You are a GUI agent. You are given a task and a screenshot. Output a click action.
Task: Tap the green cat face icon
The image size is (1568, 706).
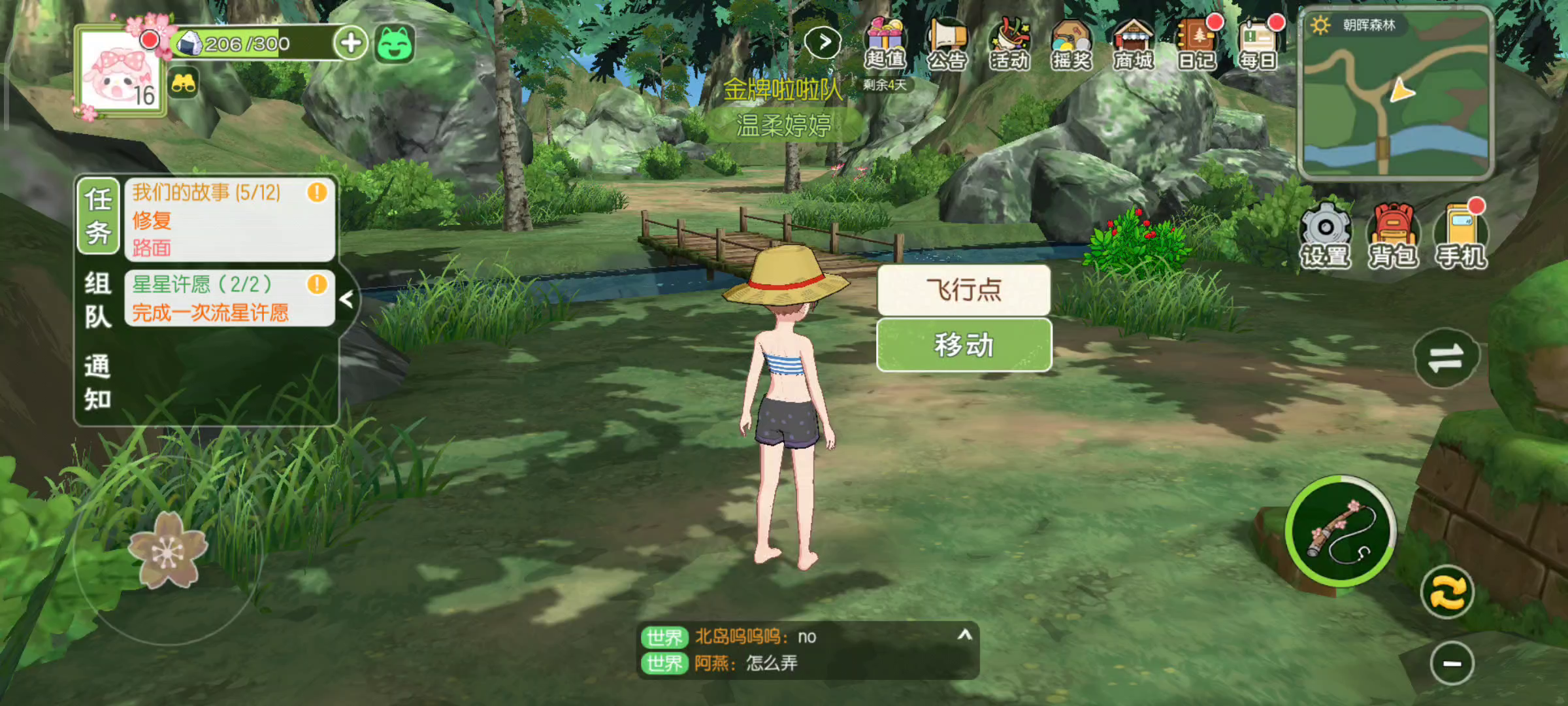[x=395, y=44]
